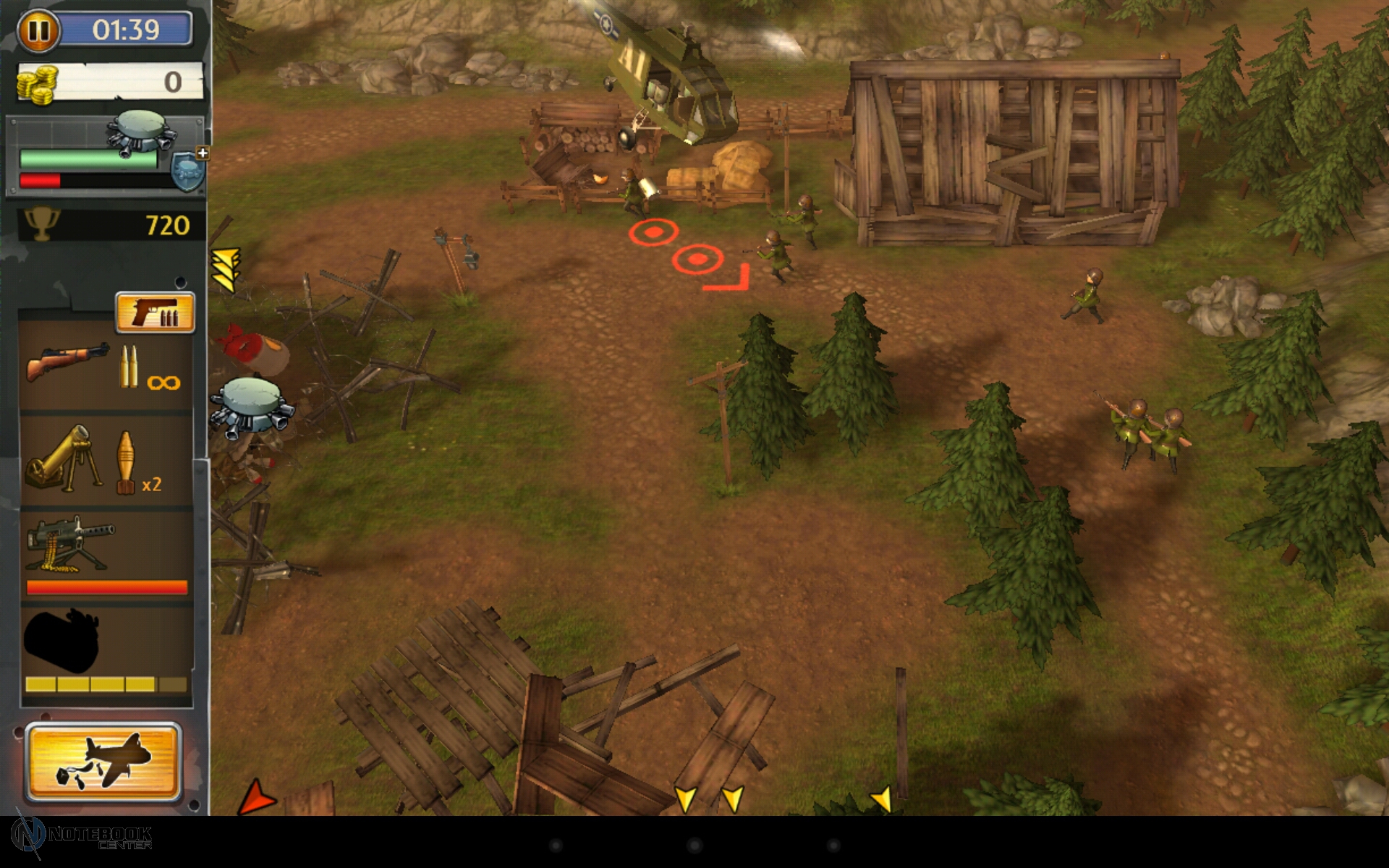Viewport: 1389px width, 868px height.
Task: Switch to the machine gun slot
Action: pyautogui.click(x=106, y=555)
